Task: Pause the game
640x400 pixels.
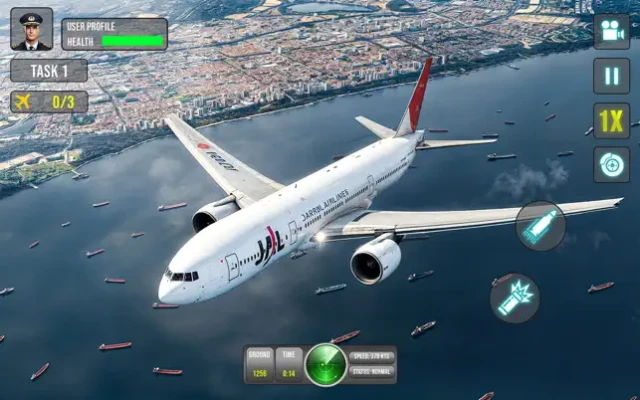Action: tap(611, 76)
